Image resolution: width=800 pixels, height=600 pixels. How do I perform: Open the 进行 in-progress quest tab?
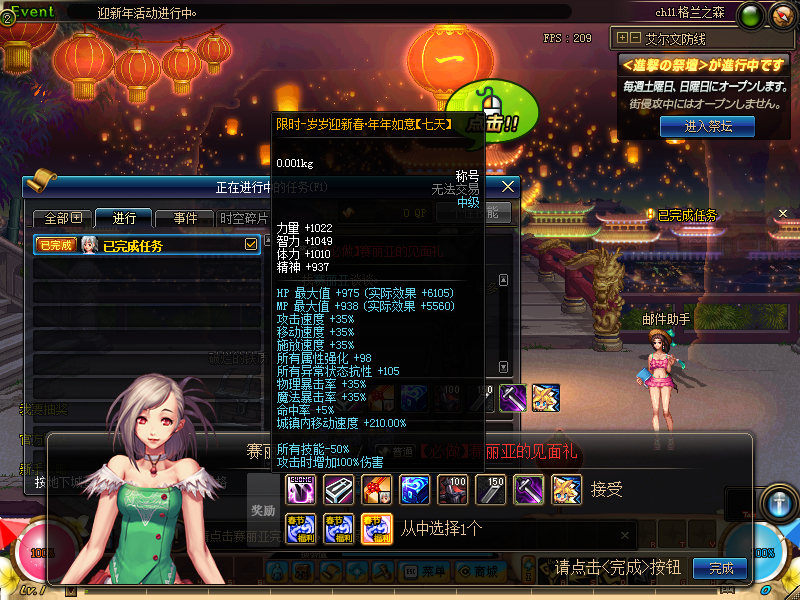124,218
